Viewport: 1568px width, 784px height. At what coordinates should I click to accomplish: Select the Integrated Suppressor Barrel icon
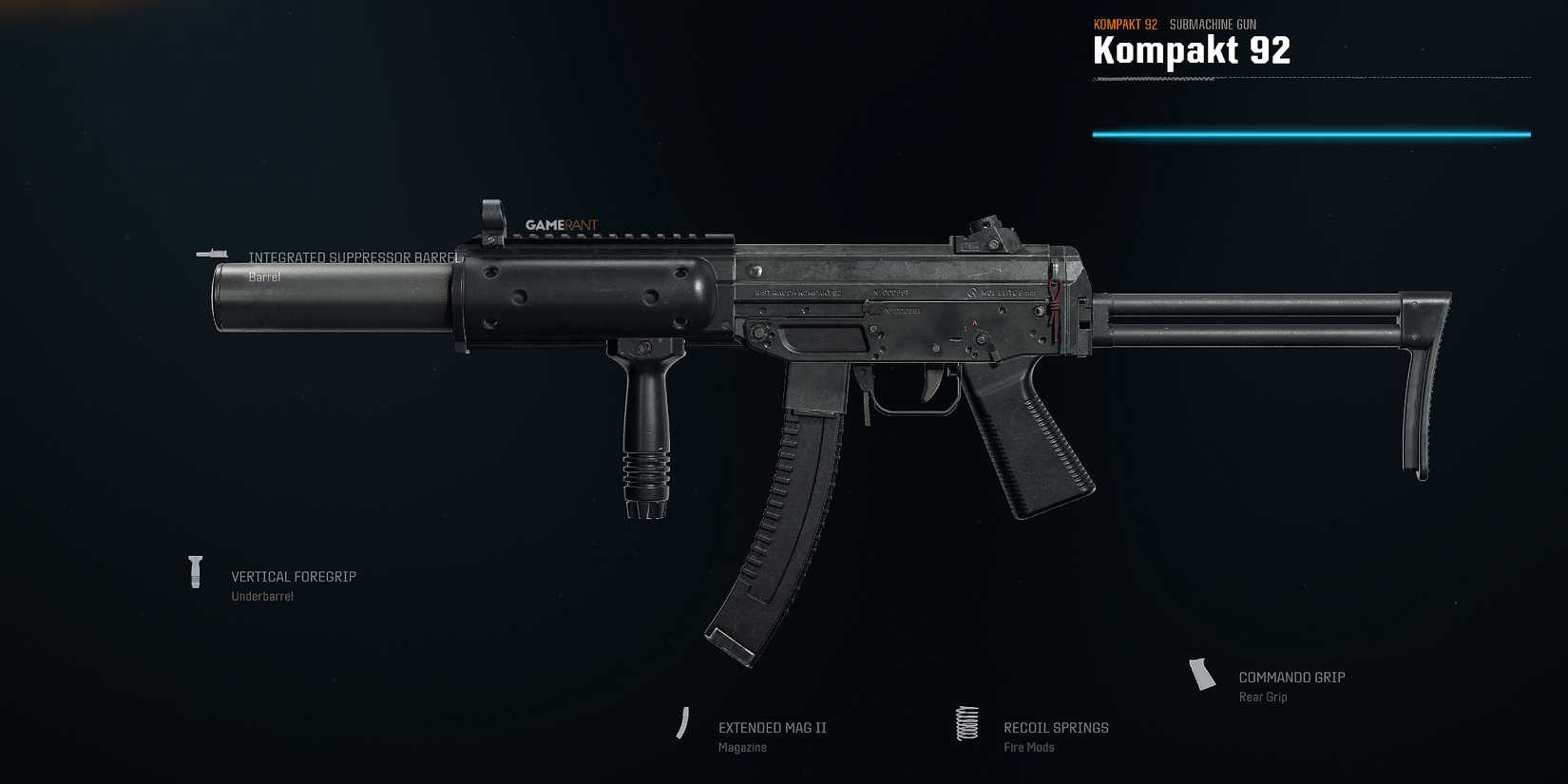214,254
